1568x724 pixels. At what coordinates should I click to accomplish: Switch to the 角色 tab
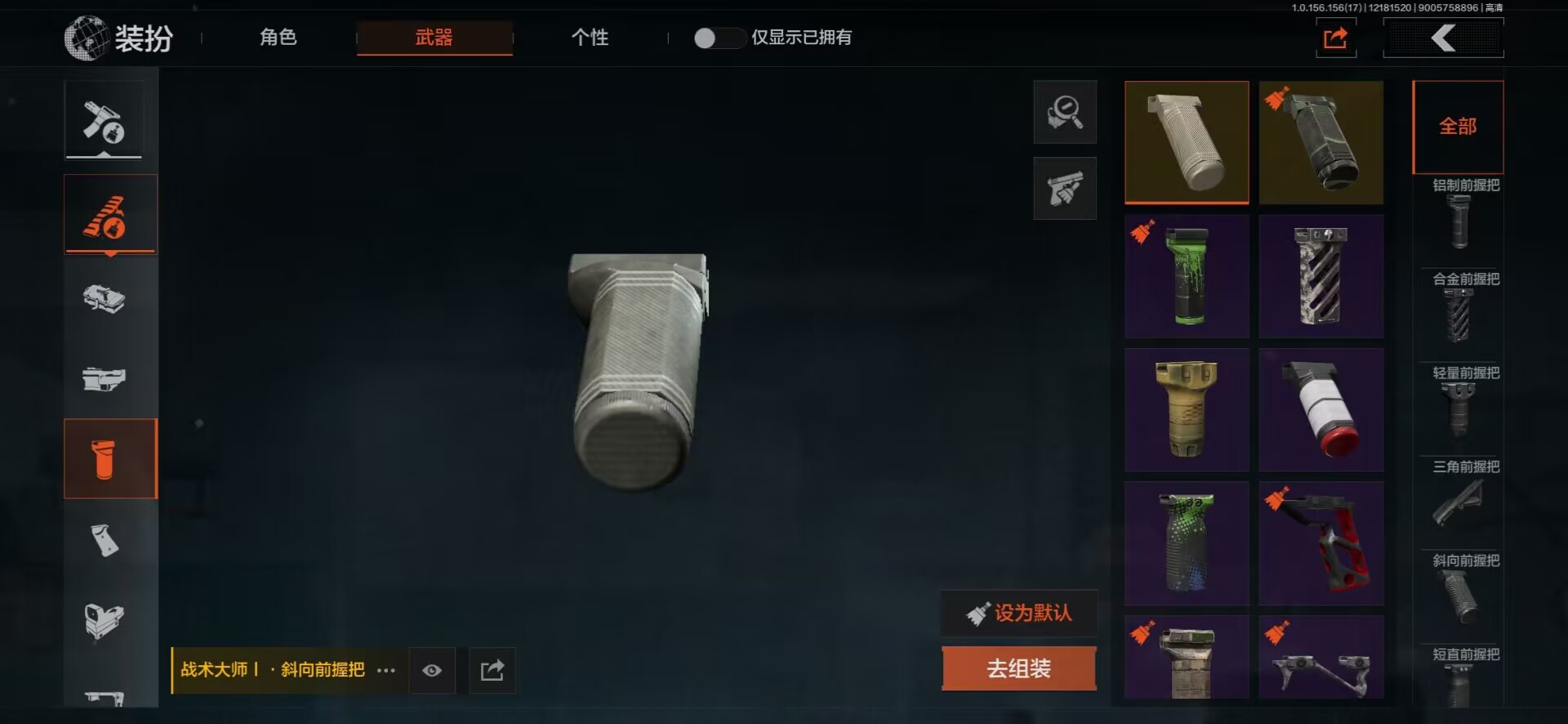[x=278, y=38]
